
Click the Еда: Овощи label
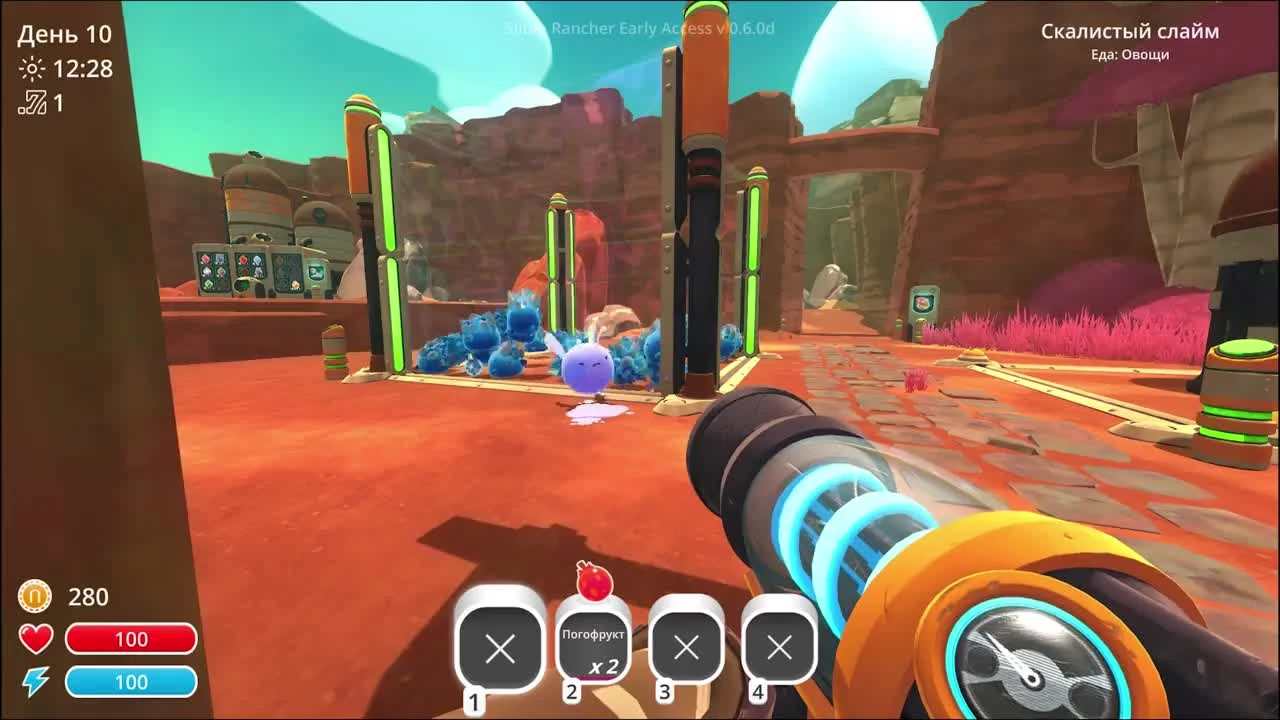(1128, 55)
